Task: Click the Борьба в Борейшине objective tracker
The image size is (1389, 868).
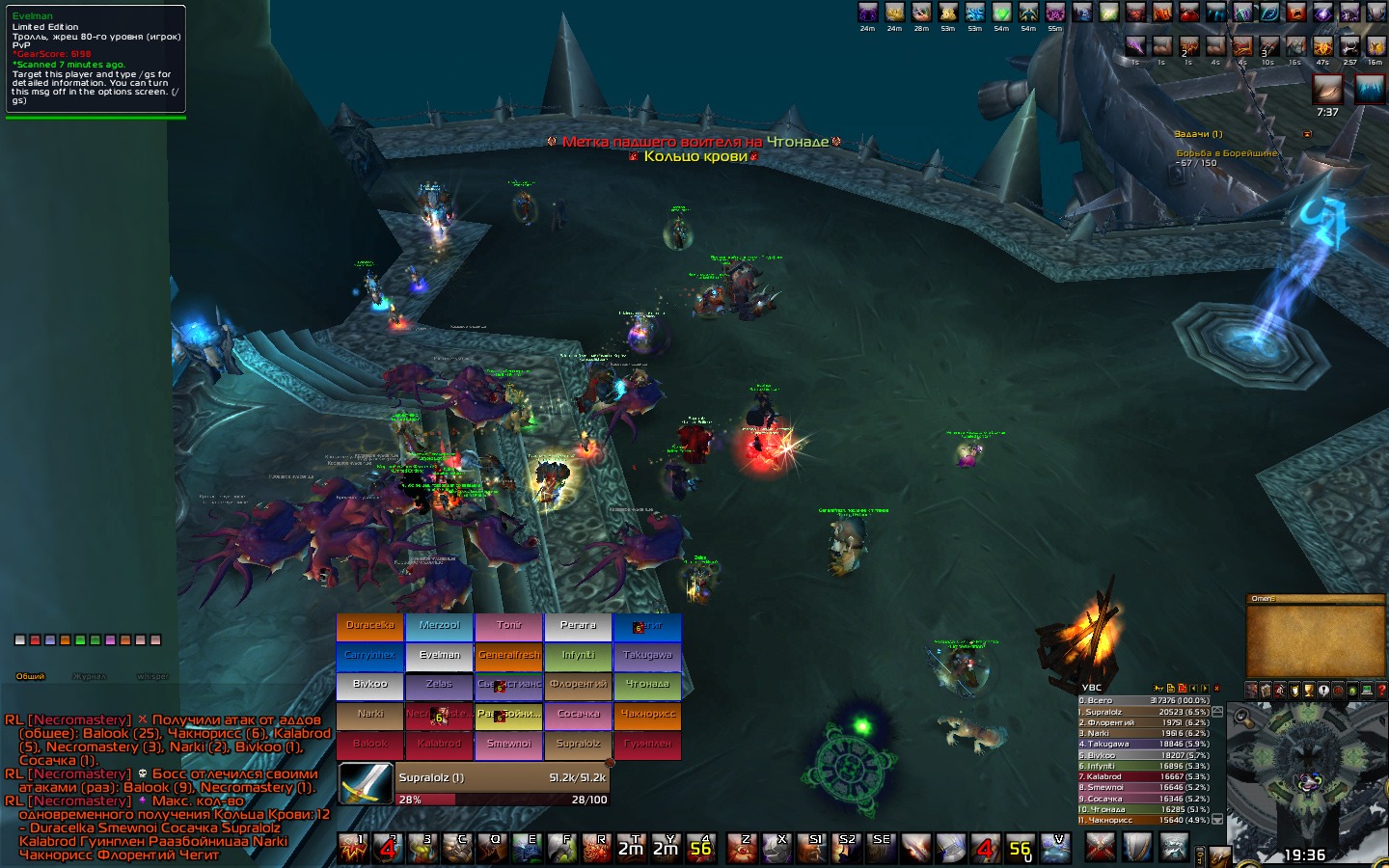Action: pyautogui.click(x=1226, y=153)
